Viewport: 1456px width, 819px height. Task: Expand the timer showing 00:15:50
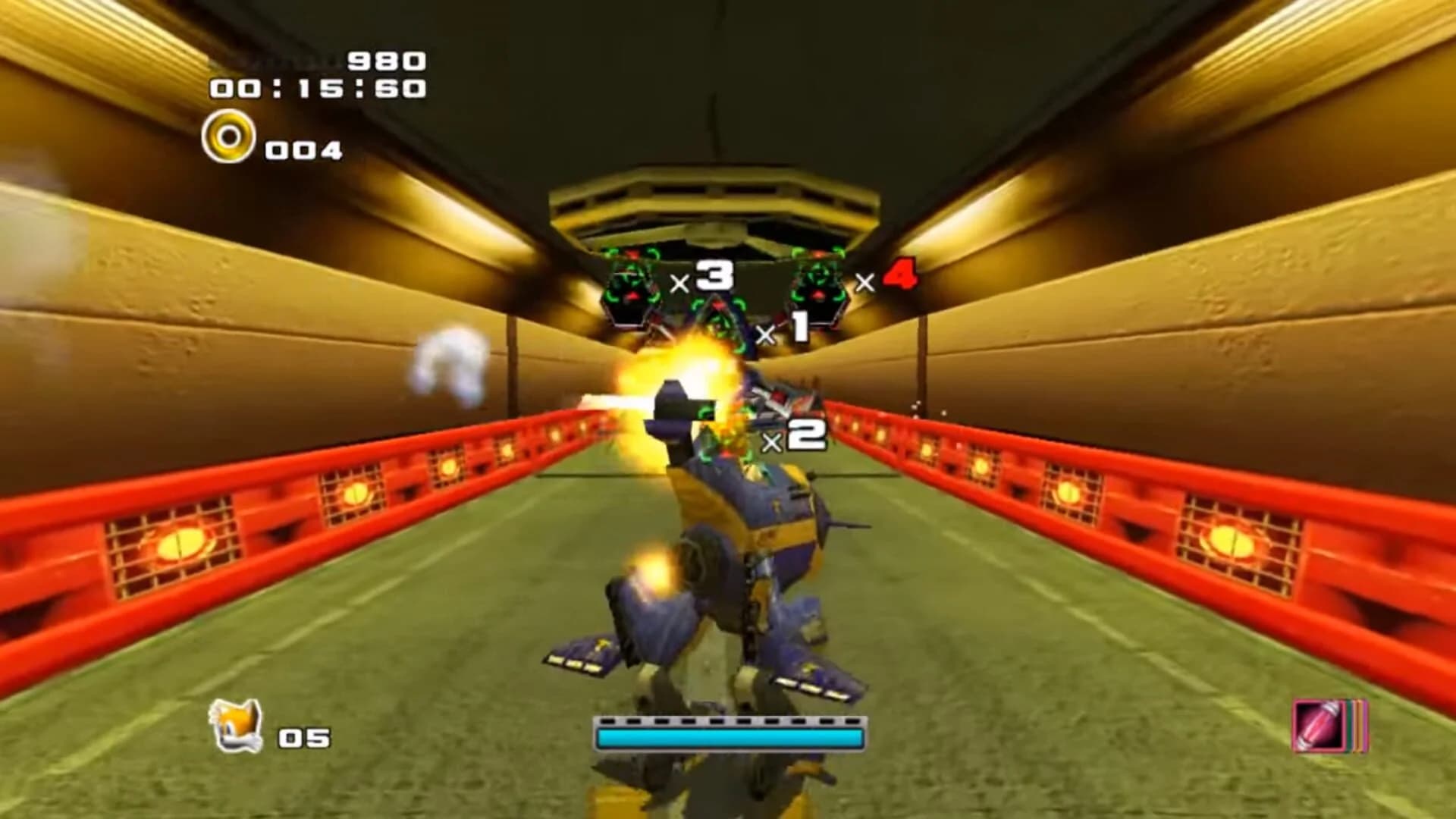point(319,89)
